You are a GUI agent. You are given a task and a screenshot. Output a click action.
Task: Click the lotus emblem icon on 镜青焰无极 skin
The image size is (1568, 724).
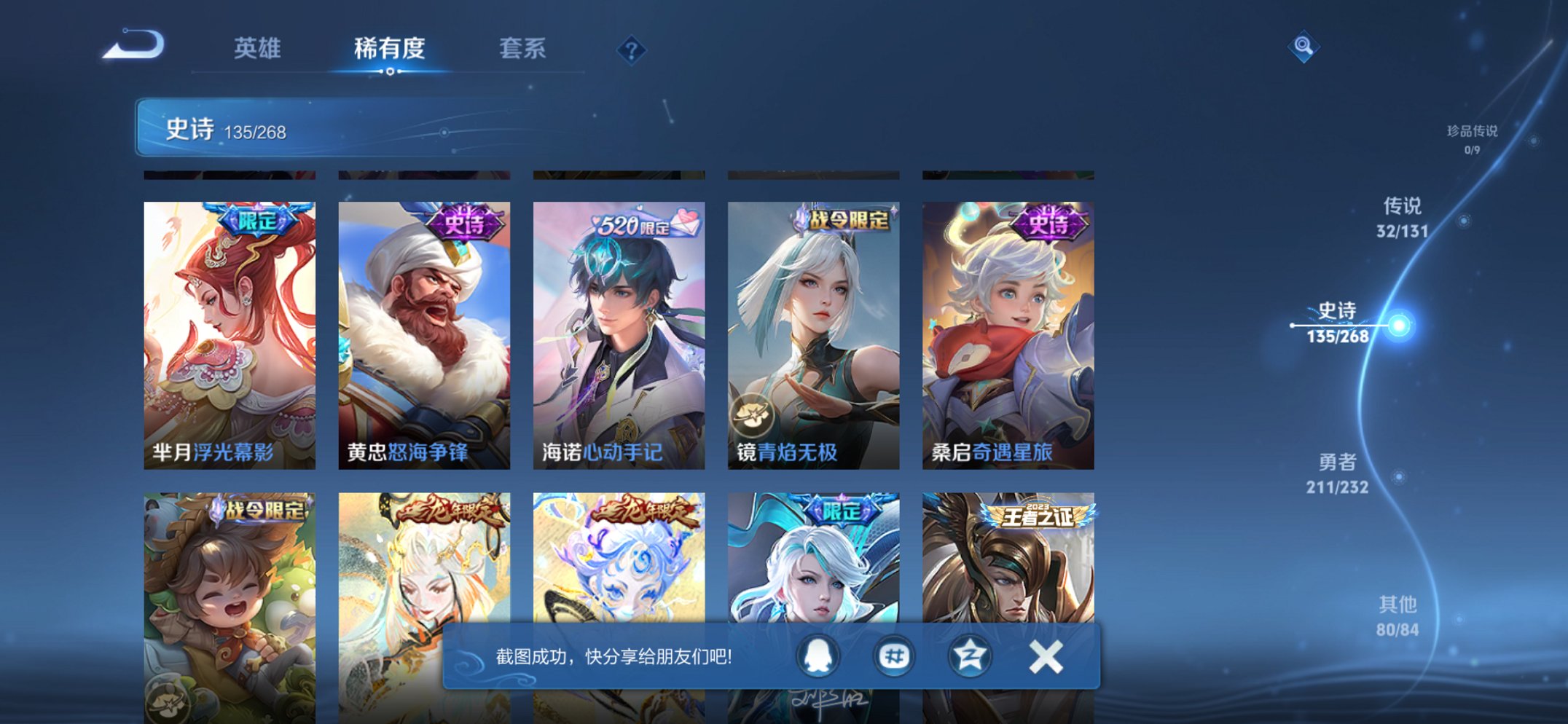[754, 415]
